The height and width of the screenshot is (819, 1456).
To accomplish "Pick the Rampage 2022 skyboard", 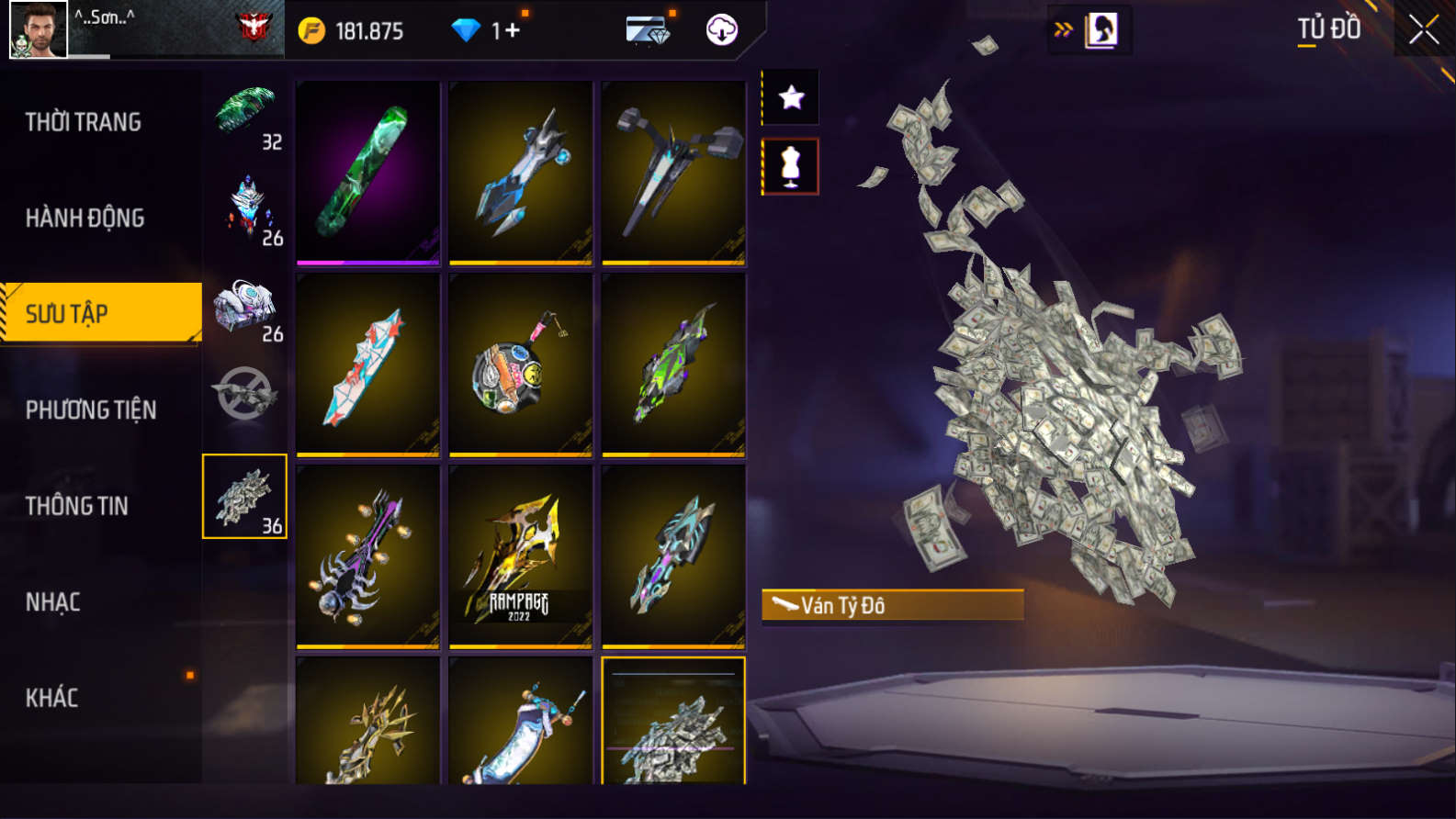I will (x=520, y=556).
